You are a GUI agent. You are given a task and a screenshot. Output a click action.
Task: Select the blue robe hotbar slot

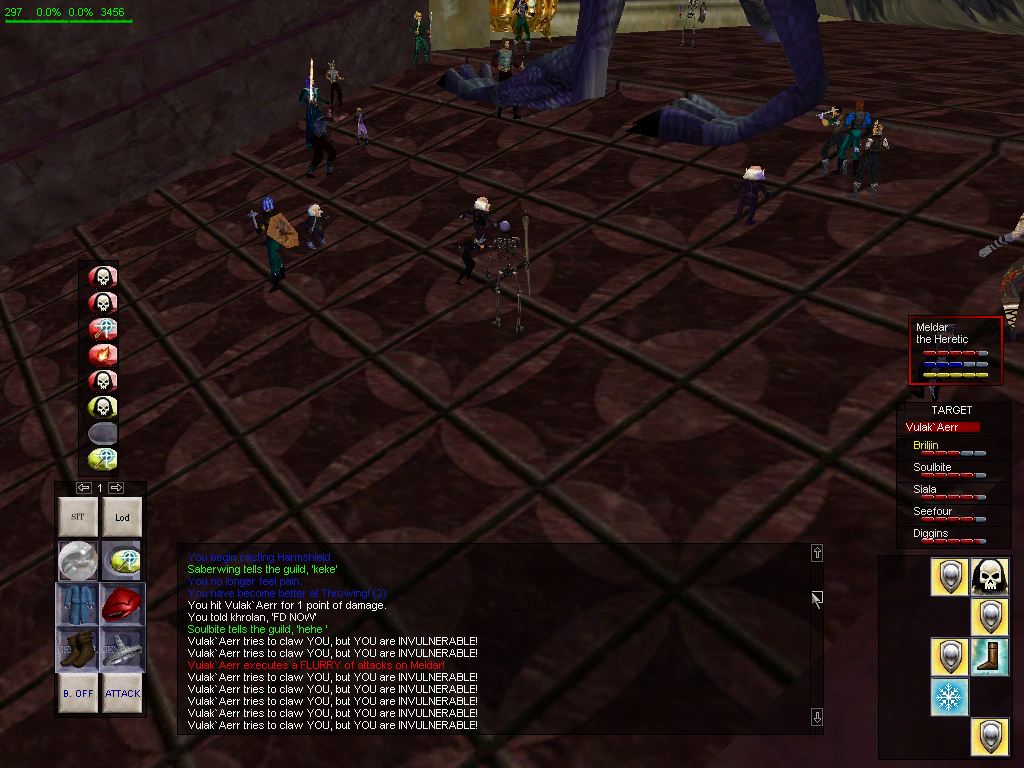[78, 605]
